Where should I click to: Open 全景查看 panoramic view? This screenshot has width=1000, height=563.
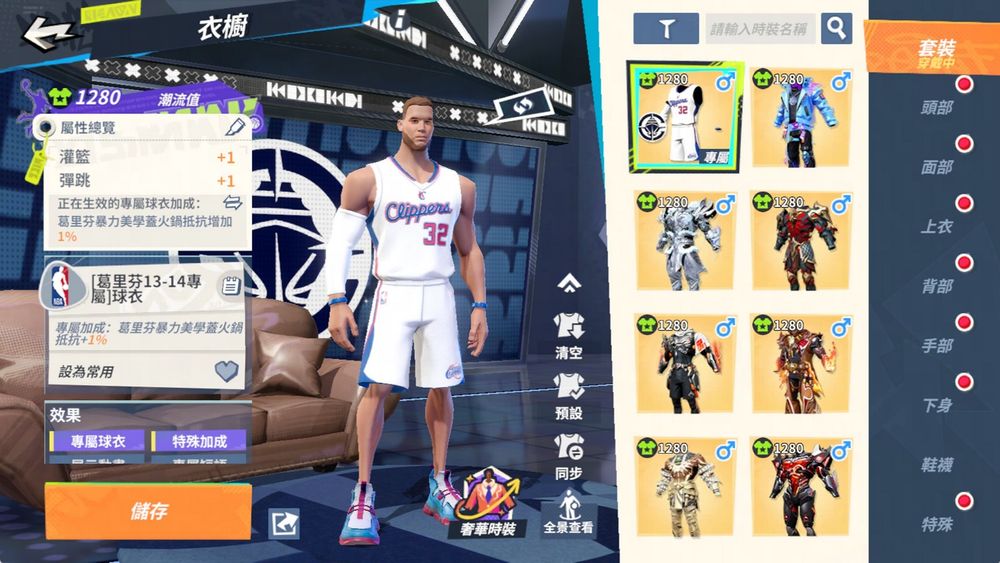tap(568, 511)
